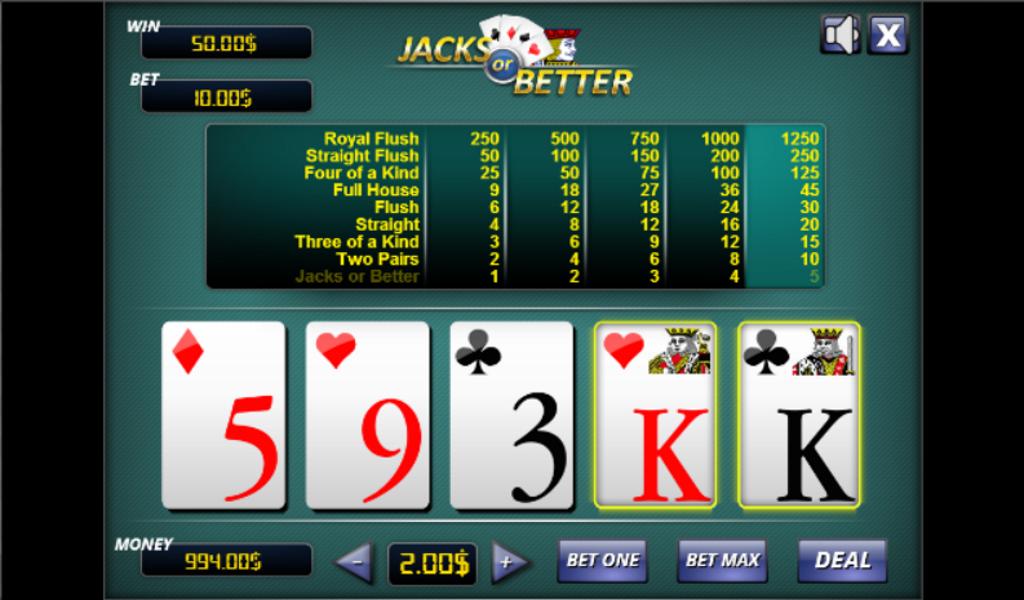Toggle the sound speaker icon

[840, 35]
